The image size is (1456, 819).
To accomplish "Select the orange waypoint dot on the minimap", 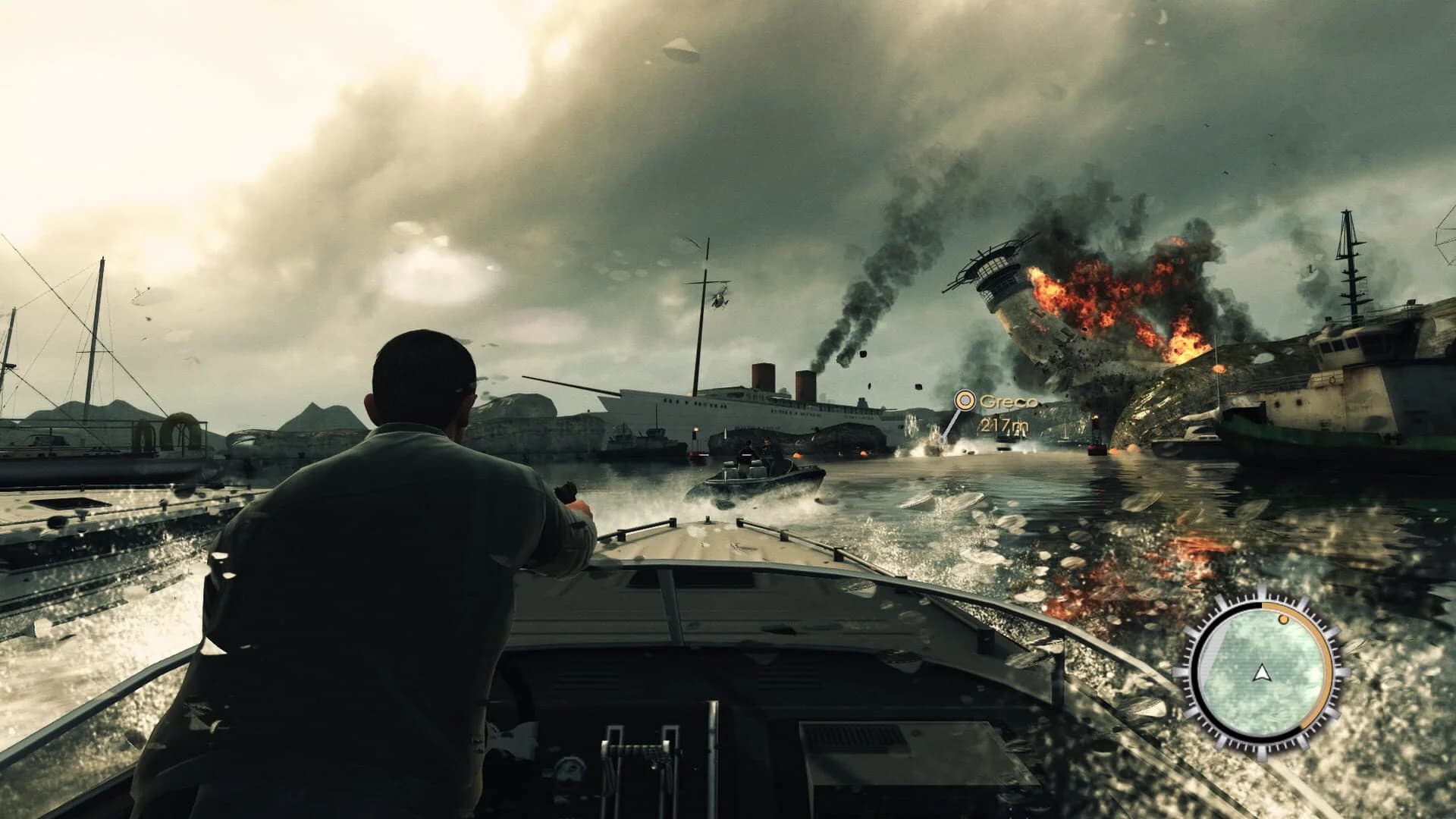I will [1283, 620].
